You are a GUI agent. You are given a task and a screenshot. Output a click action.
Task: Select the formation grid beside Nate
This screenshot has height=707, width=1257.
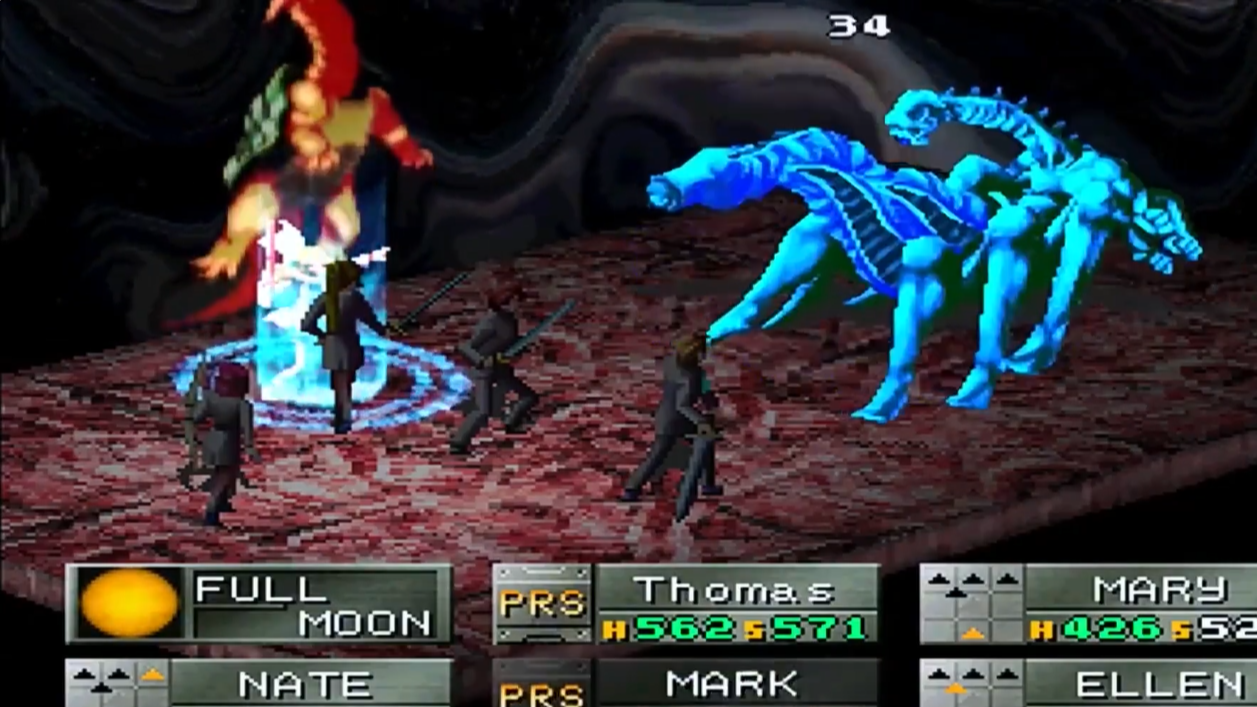(x=117, y=684)
